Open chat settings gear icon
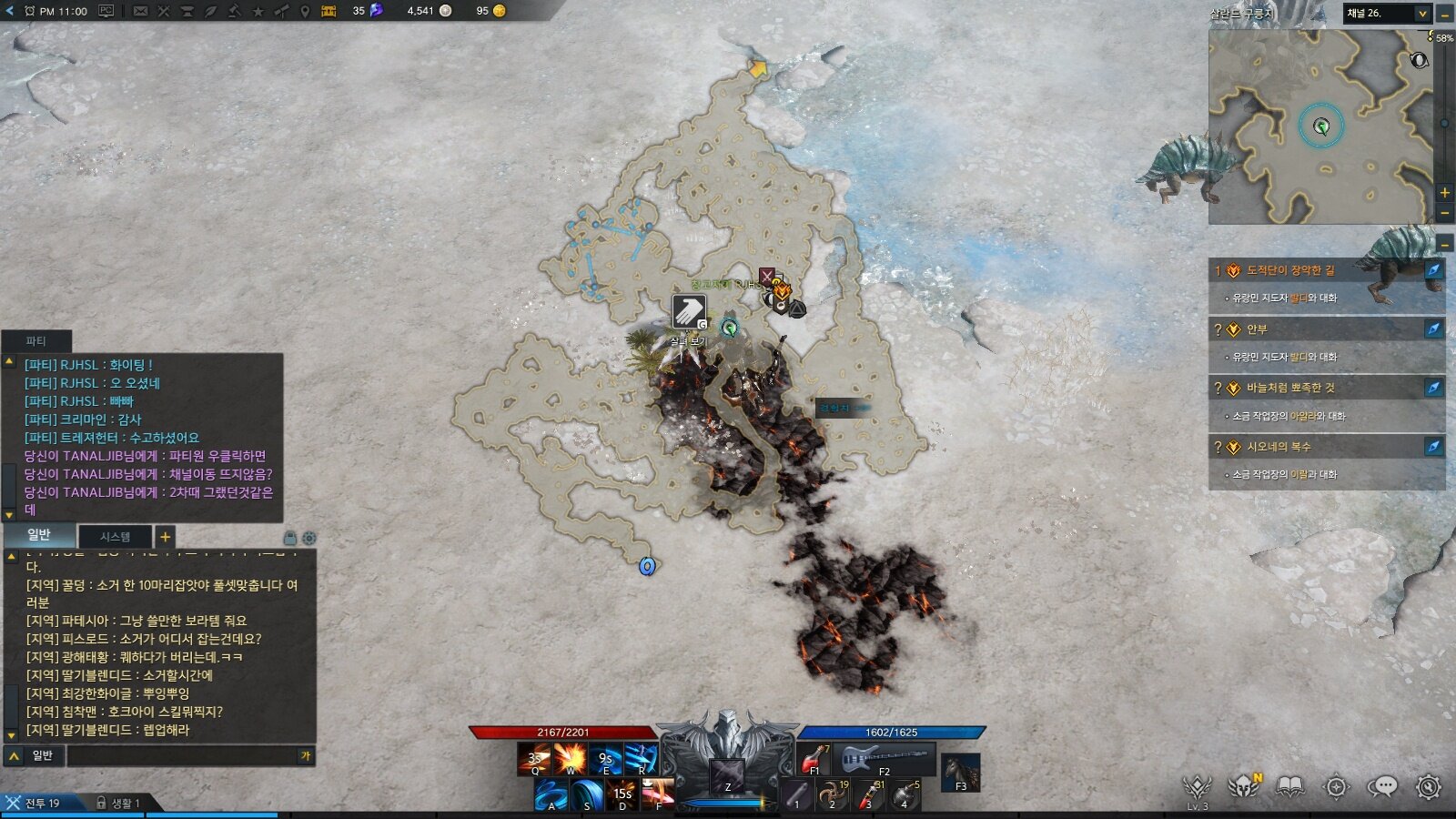1456x819 pixels. pyautogui.click(x=309, y=538)
